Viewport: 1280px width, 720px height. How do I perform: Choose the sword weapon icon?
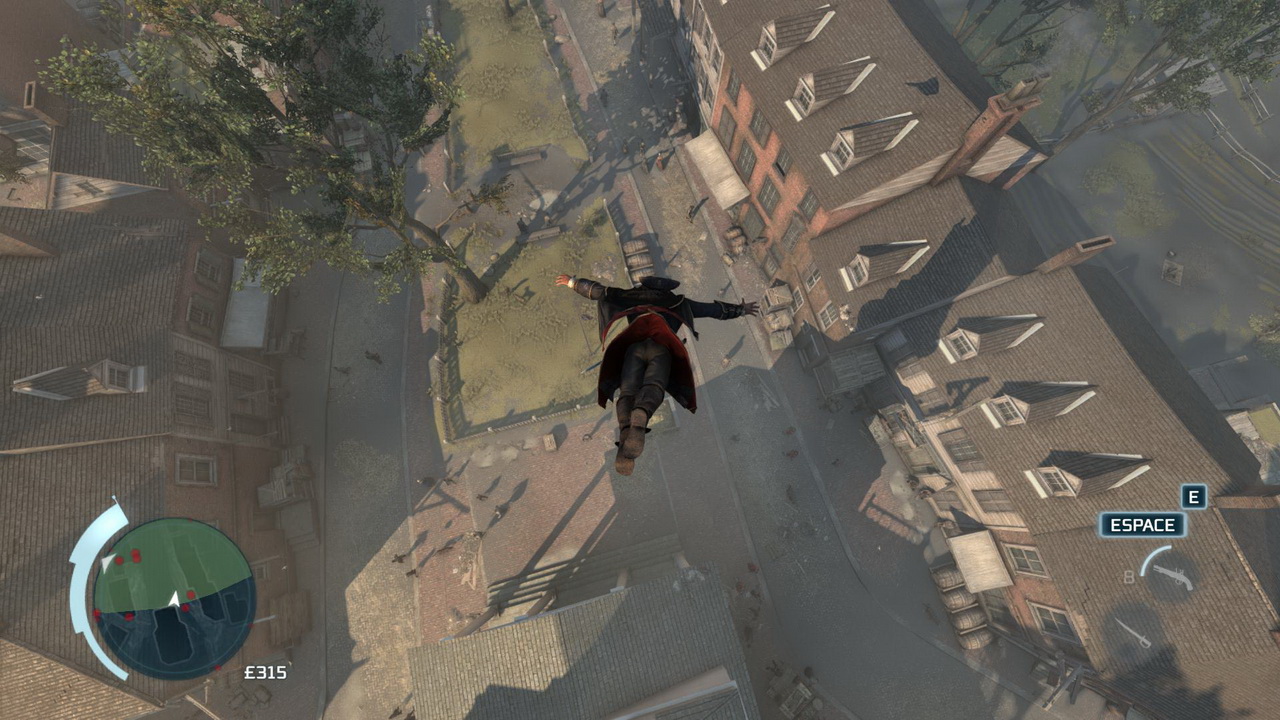(1134, 634)
